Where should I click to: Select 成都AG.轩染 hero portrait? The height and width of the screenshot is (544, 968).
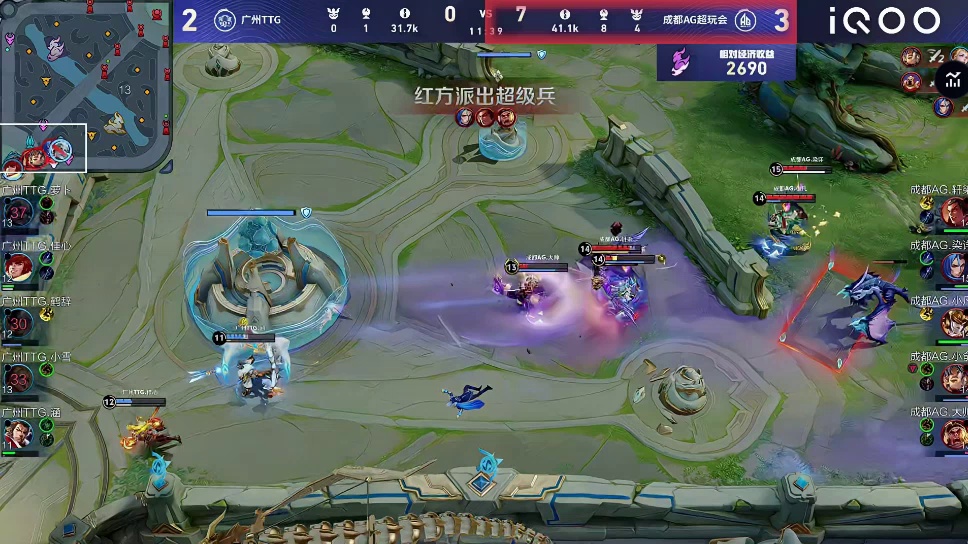click(951, 212)
